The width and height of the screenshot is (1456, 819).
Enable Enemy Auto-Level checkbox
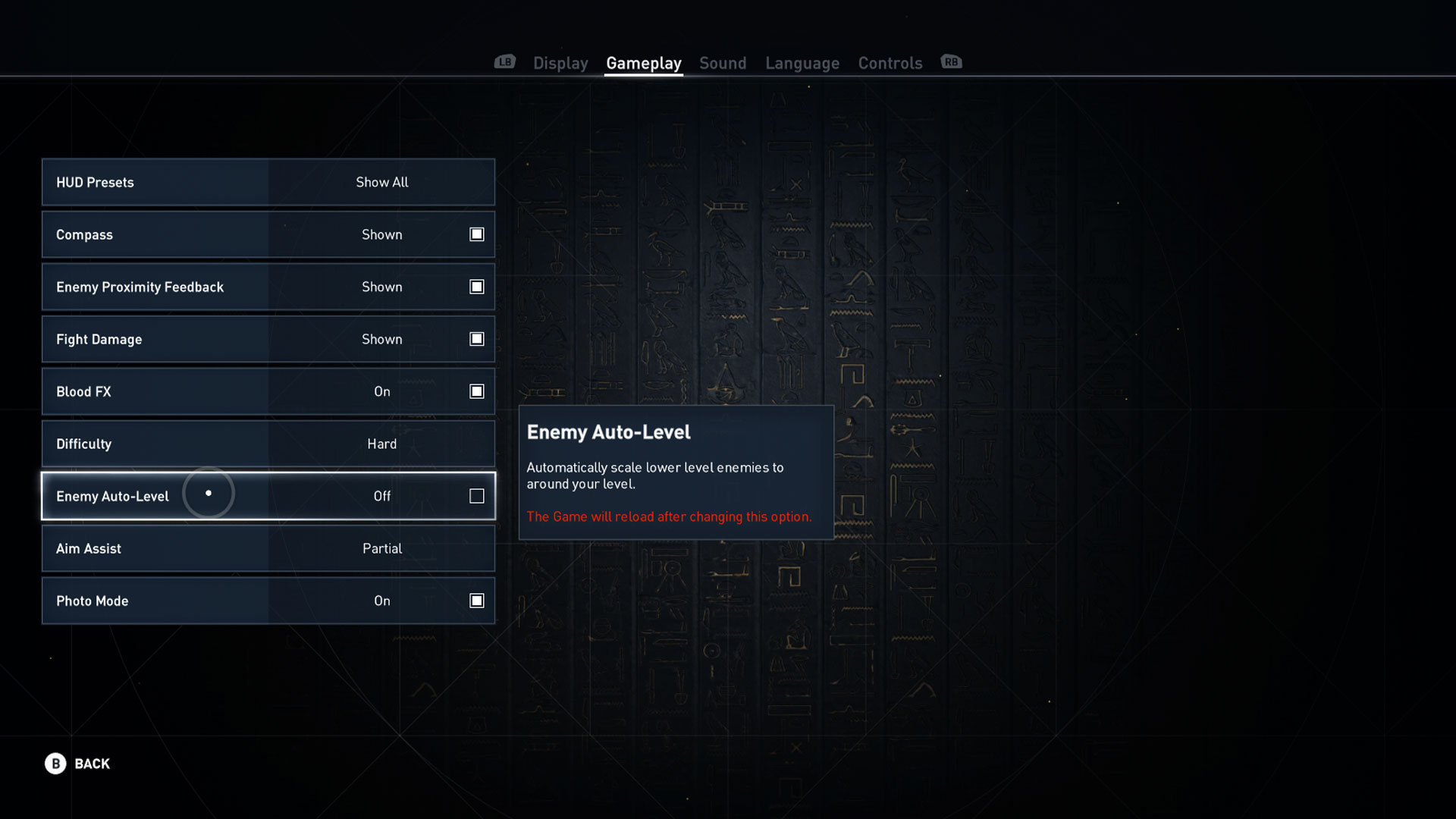click(x=476, y=496)
